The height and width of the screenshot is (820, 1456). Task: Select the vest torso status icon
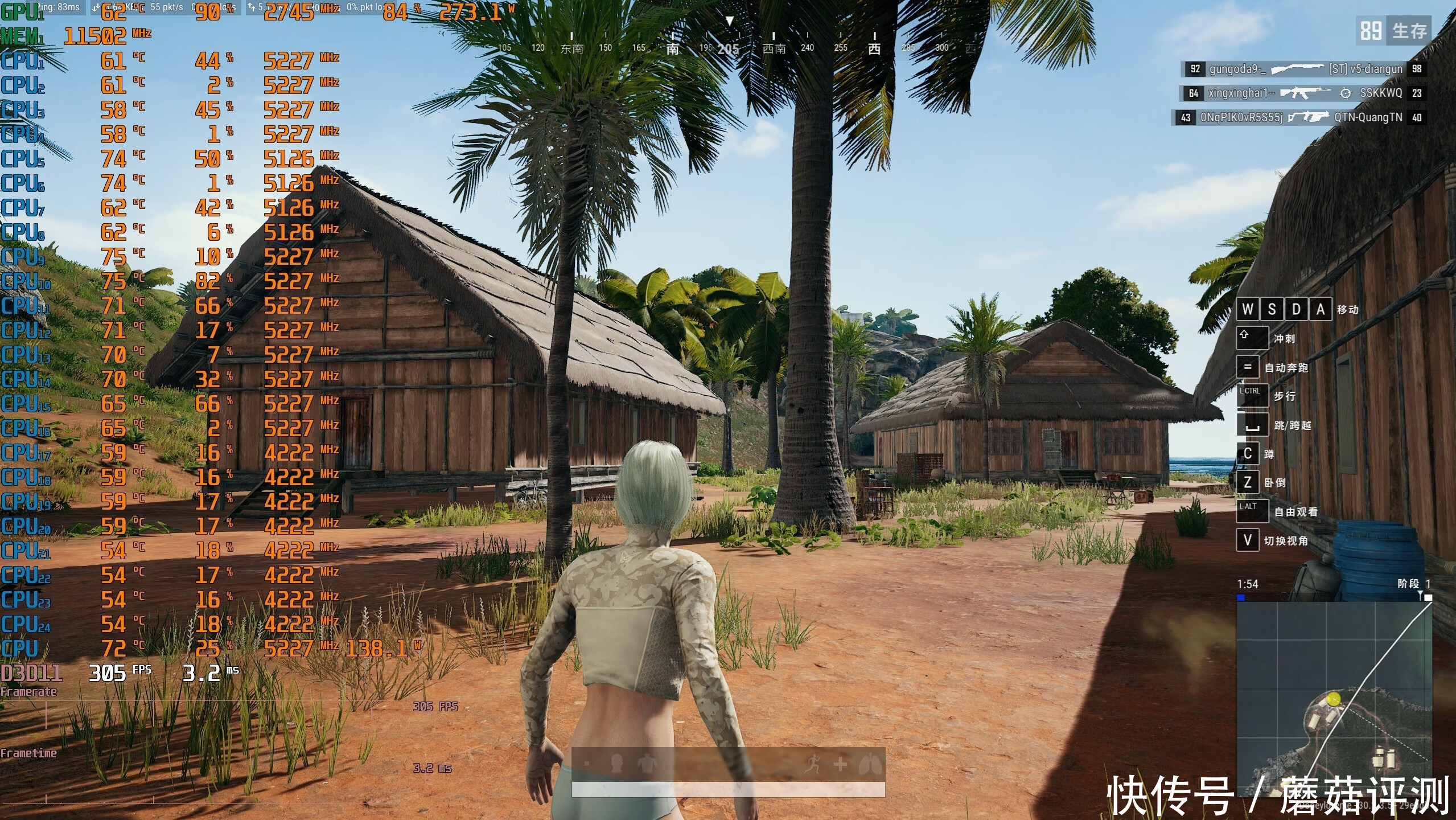tap(647, 764)
